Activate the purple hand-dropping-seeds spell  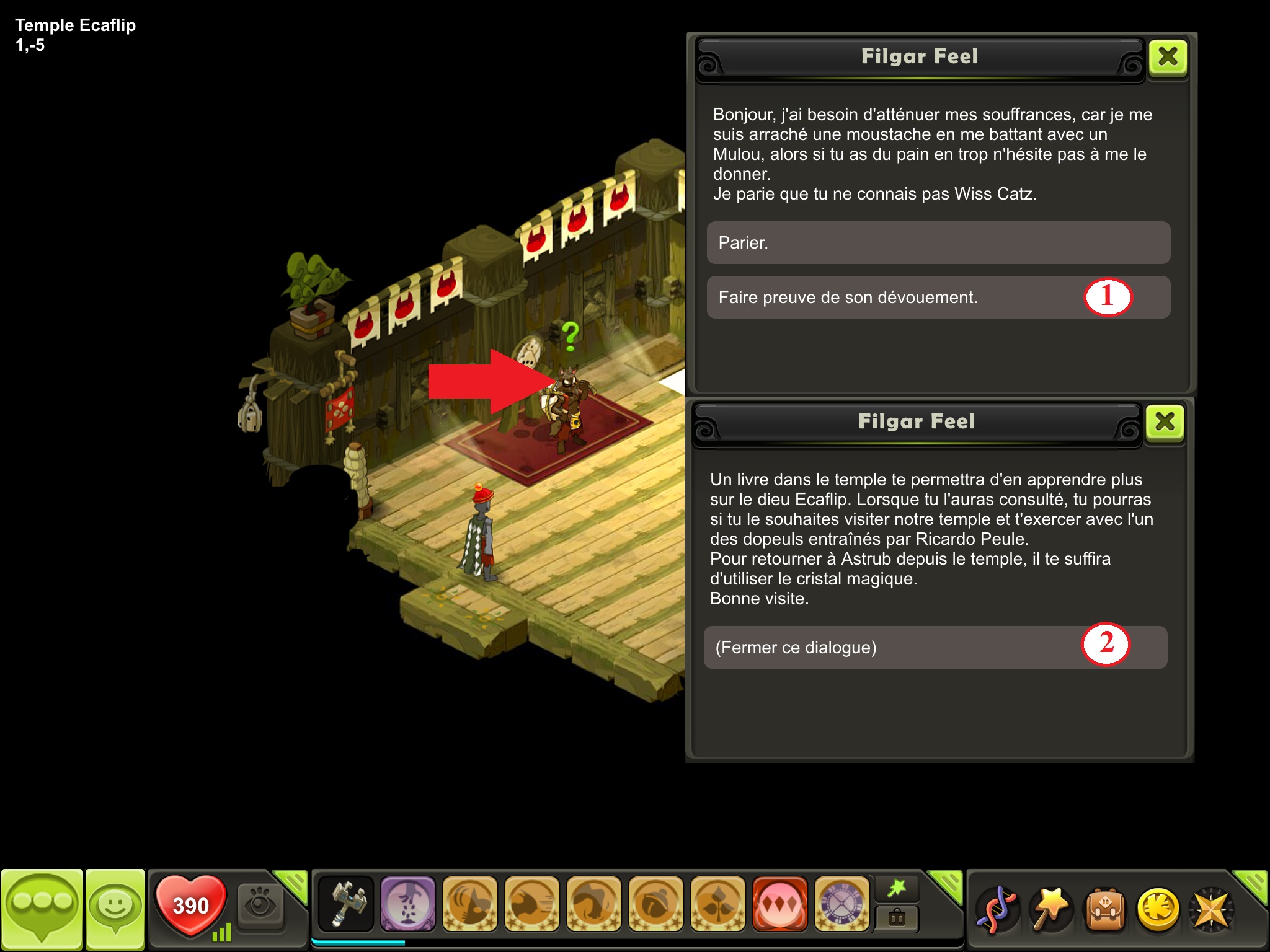407,904
